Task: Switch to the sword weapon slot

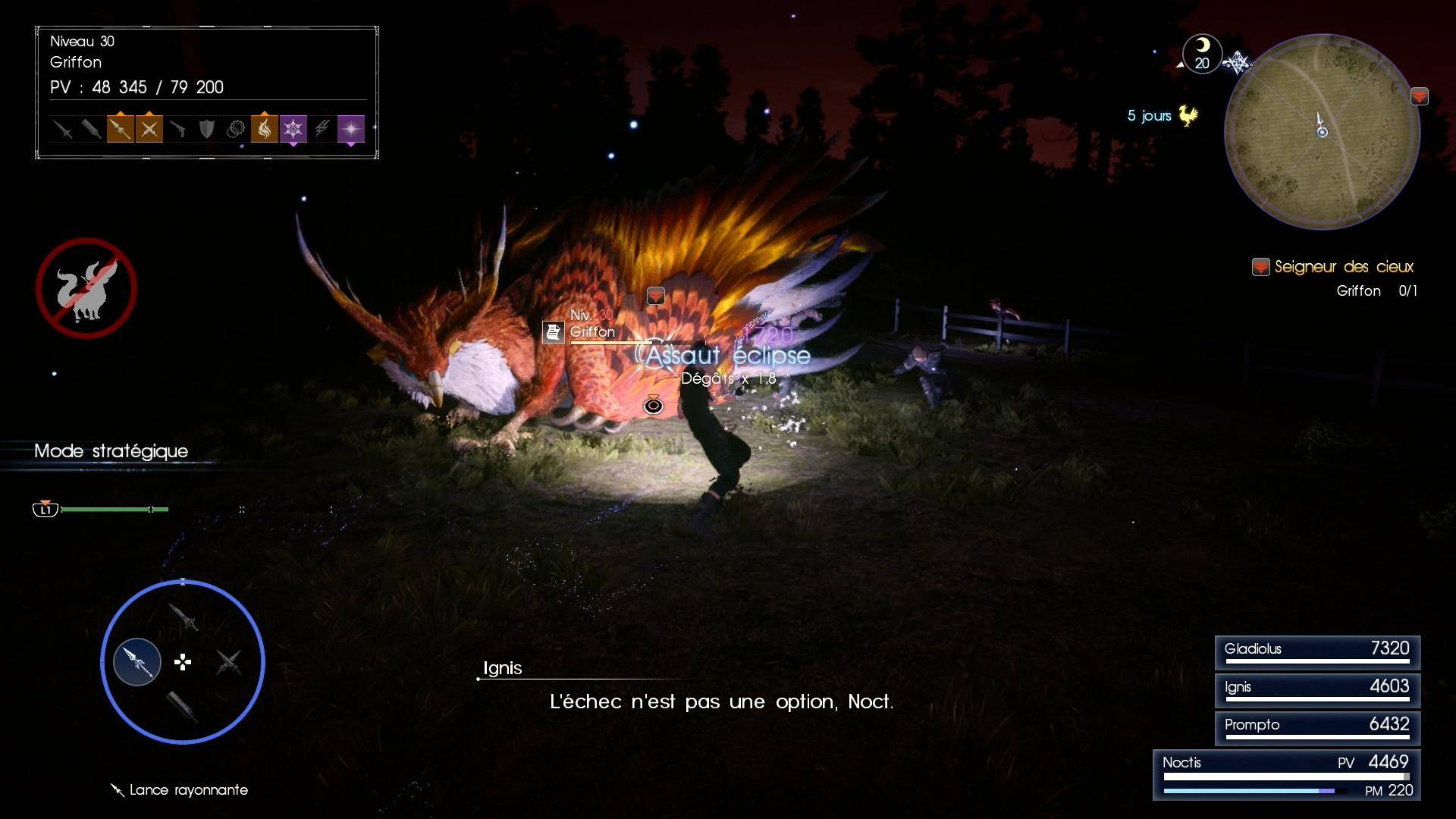Action: 184,617
